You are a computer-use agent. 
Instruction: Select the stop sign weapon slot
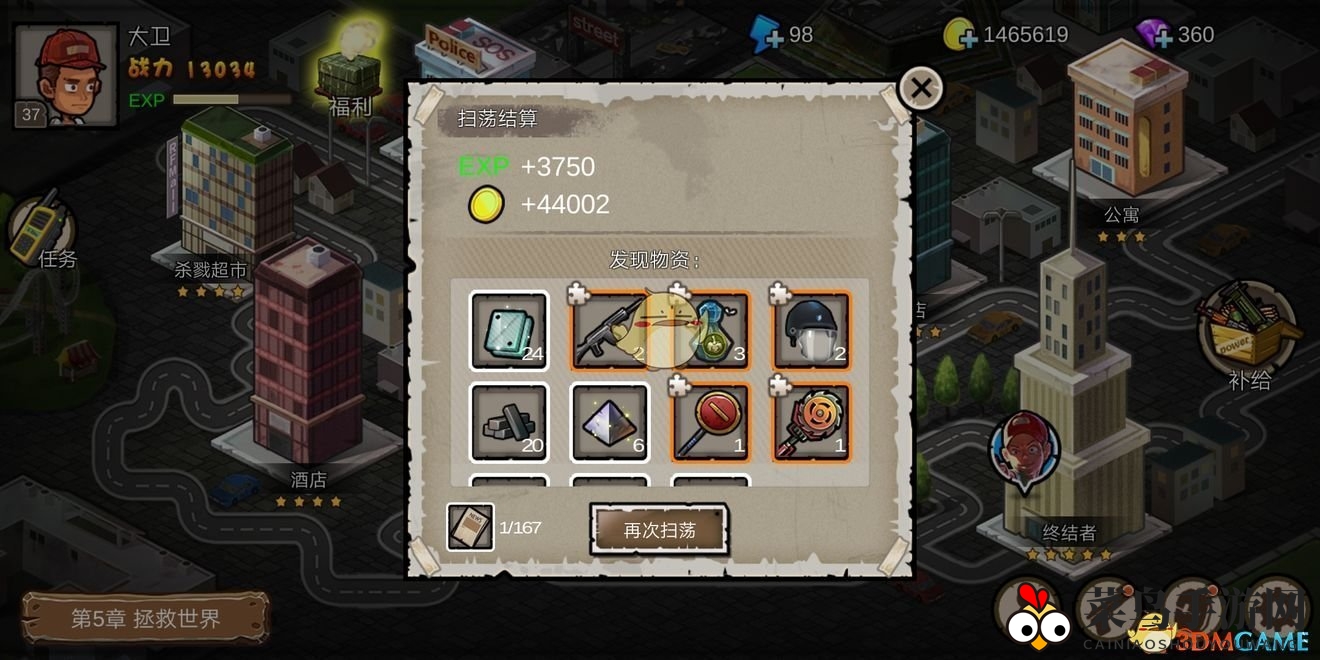pos(711,422)
